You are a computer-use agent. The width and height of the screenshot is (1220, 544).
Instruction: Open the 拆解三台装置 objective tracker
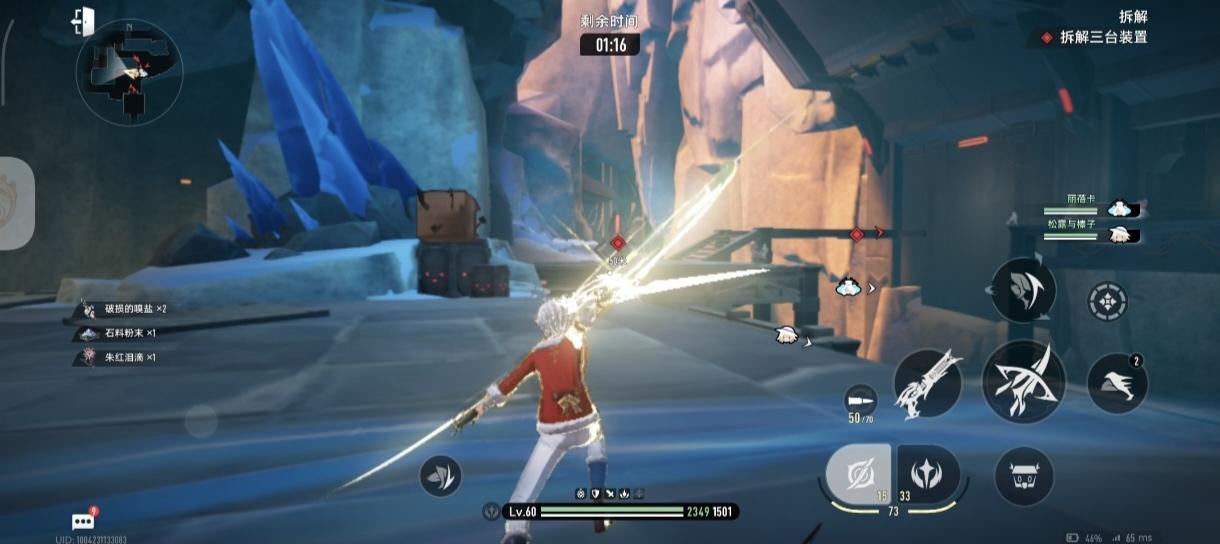click(x=1094, y=38)
